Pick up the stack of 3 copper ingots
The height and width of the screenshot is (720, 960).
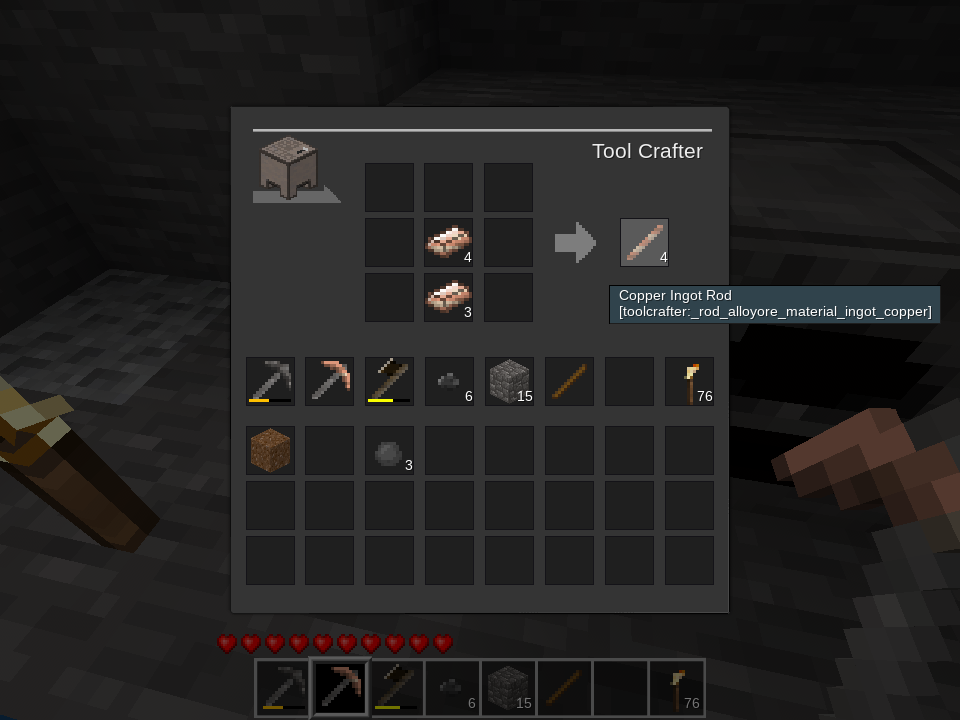tap(448, 298)
